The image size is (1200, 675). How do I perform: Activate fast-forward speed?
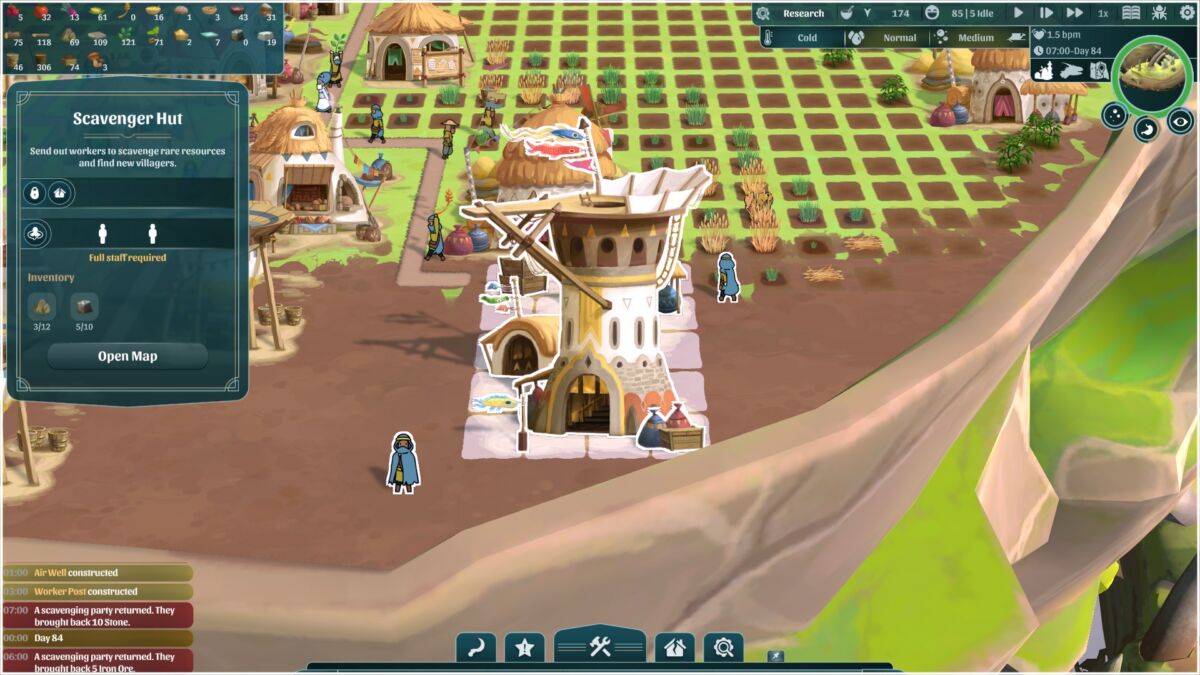pyautogui.click(x=1075, y=13)
